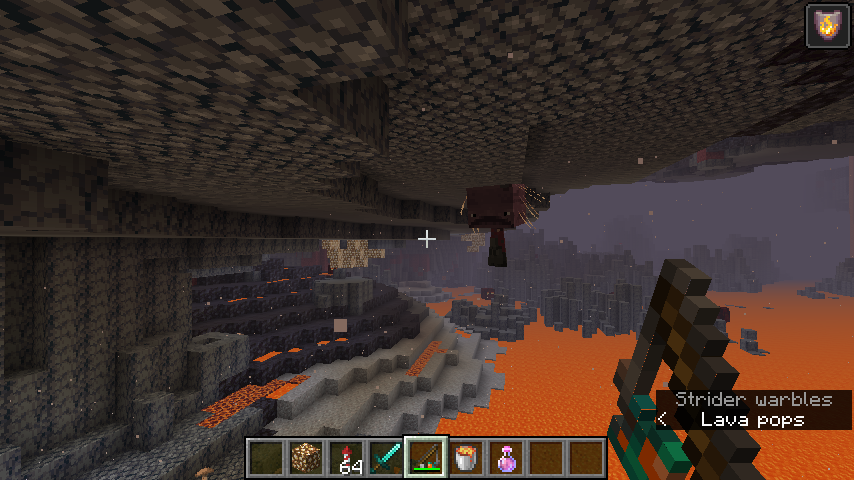Choose the pink potion bottle slot
Screen dimensions: 854x480
point(506,458)
